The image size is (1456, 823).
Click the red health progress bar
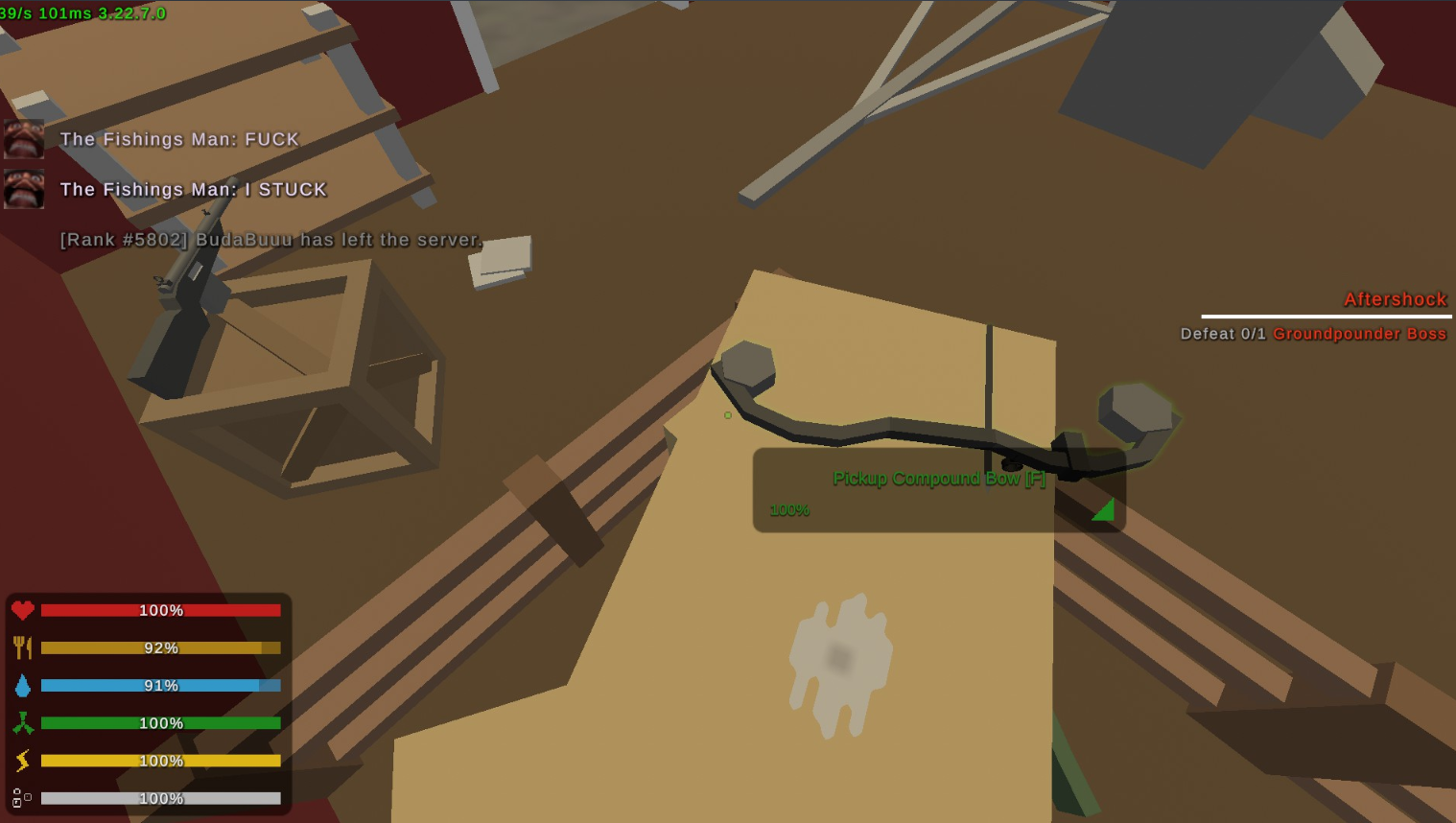point(160,610)
